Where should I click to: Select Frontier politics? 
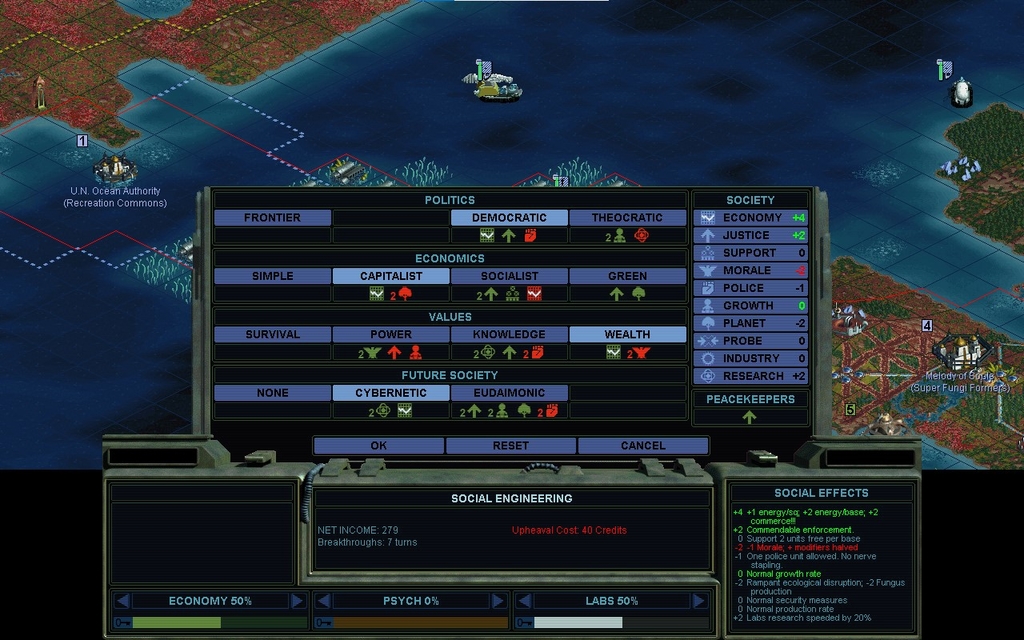click(272, 218)
